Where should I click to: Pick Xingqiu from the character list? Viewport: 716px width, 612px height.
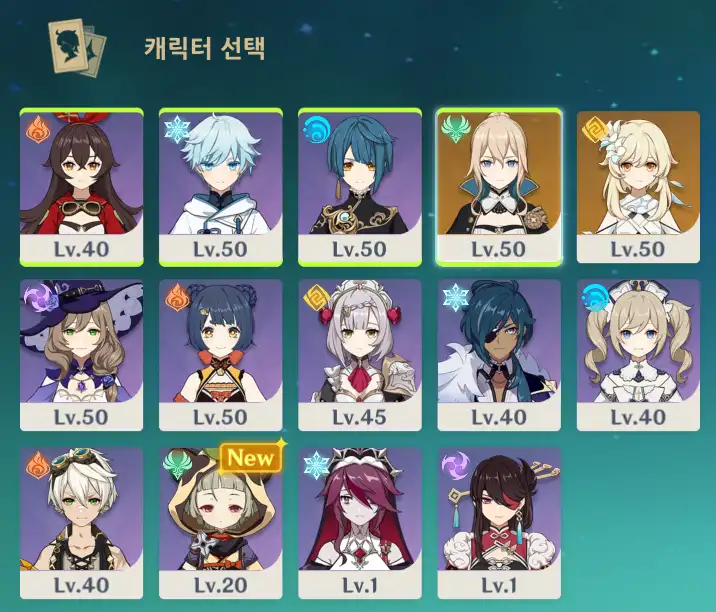tap(360, 187)
